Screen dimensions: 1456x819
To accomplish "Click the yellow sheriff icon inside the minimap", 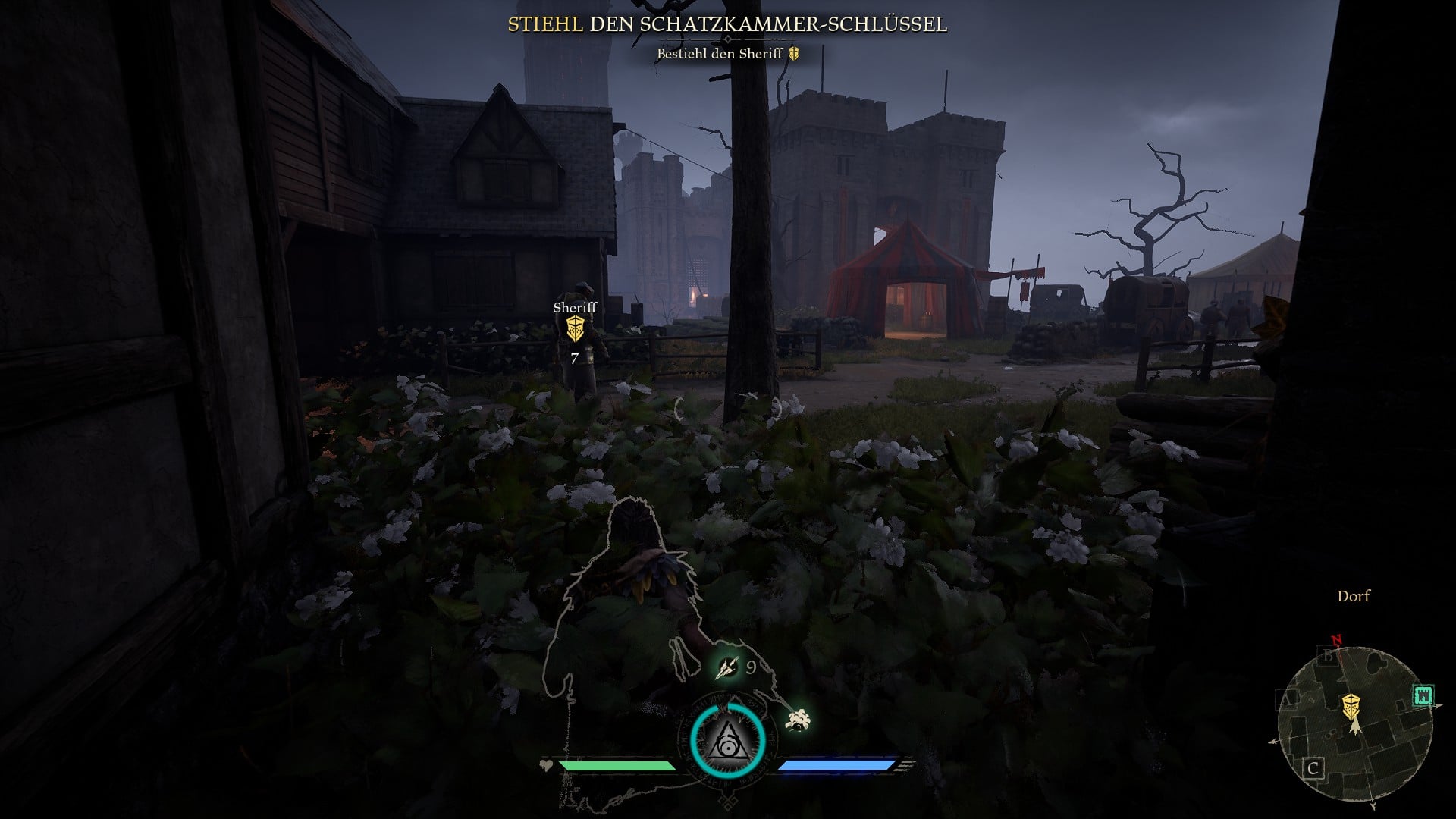I will [x=1351, y=706].
